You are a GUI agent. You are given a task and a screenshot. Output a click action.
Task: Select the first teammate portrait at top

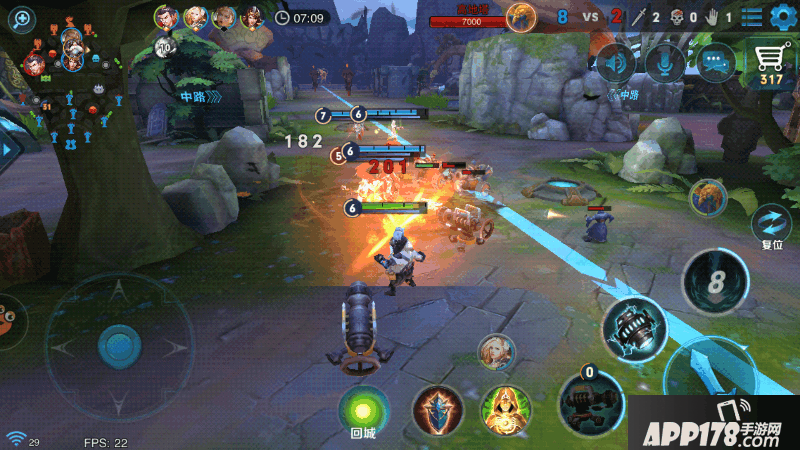[167, 17]
